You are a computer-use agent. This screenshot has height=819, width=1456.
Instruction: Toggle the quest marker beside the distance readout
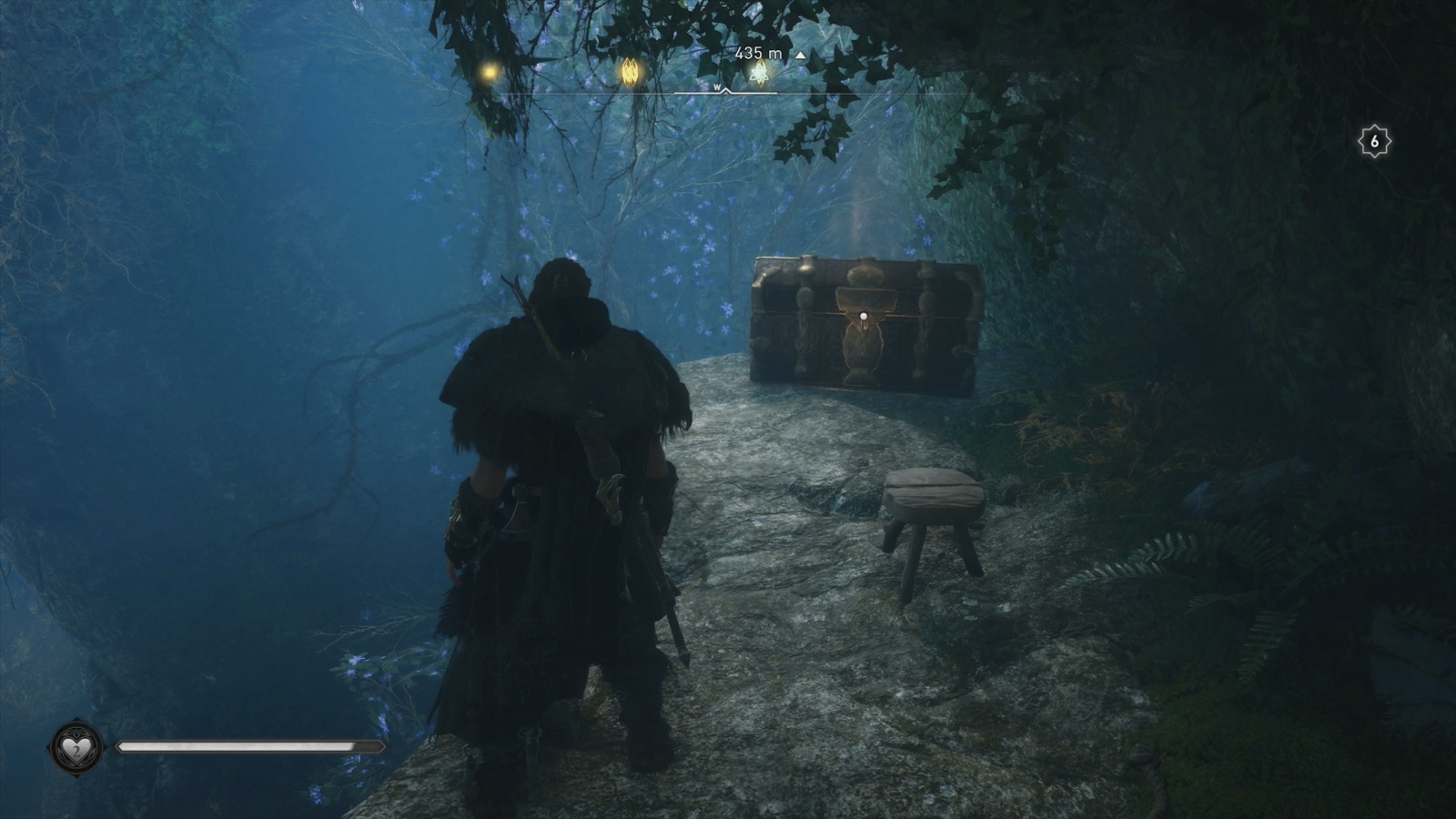(758, 75)
